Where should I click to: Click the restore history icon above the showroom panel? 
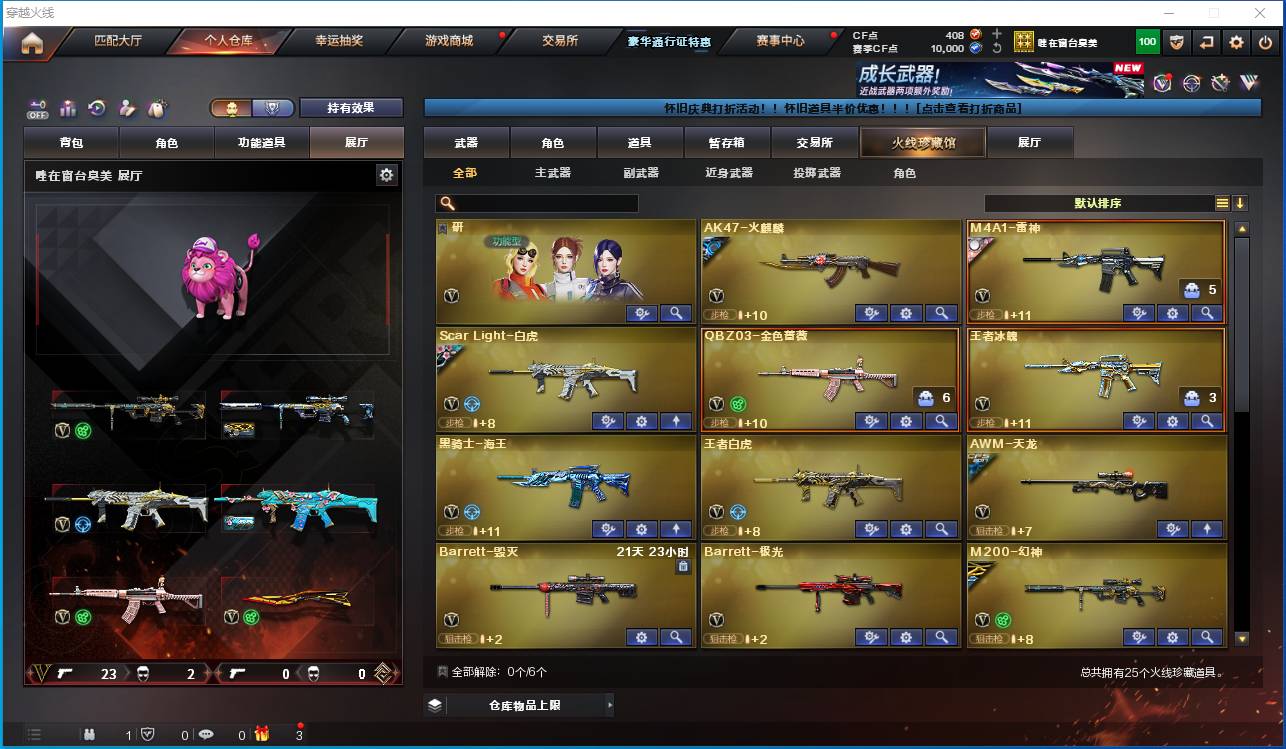(98, 108)
